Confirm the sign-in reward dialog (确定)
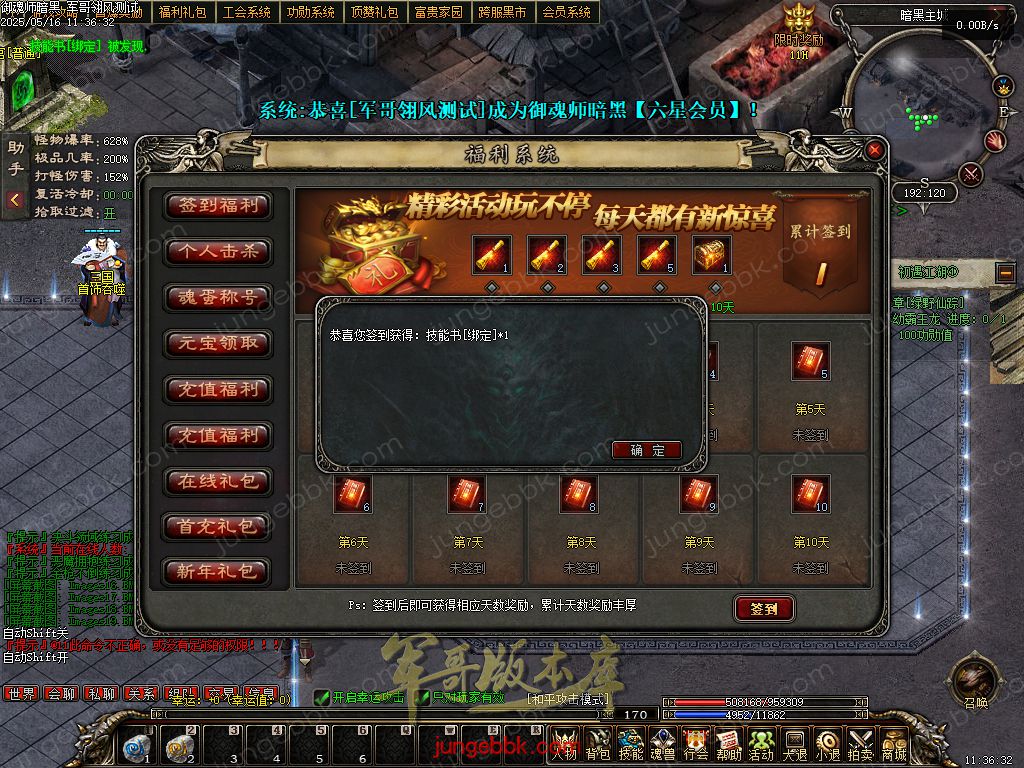Screen dimensions: 1024x768 click(x=647, y=450)
